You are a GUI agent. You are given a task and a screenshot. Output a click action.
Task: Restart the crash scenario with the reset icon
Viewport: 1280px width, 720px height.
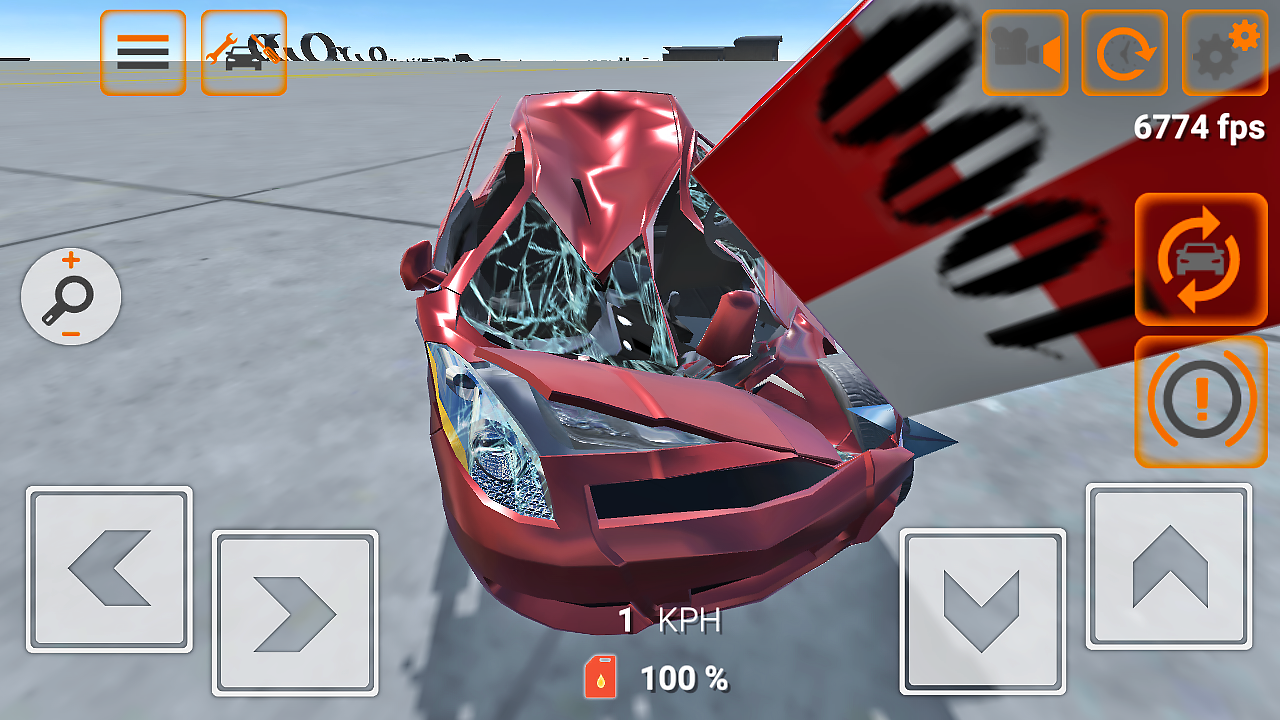coord(1124,52)
